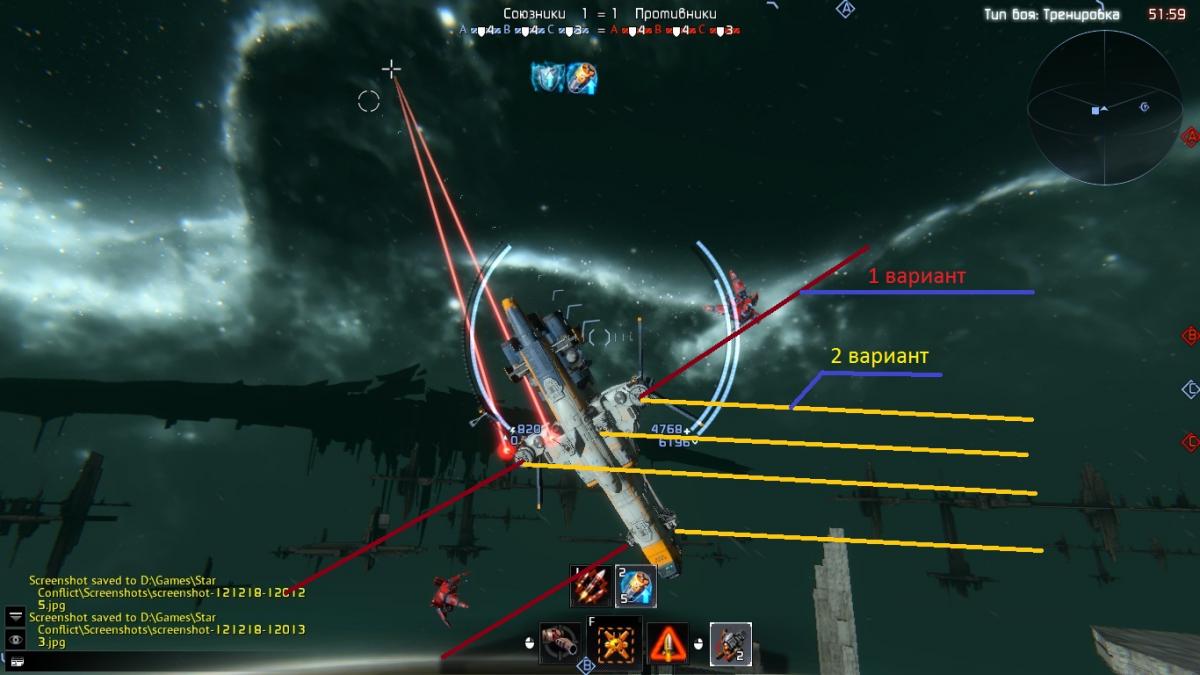Click the chat channel icon beside the input bar
The width and height of the screenshot is (1200, 675).
pos(16,661)
